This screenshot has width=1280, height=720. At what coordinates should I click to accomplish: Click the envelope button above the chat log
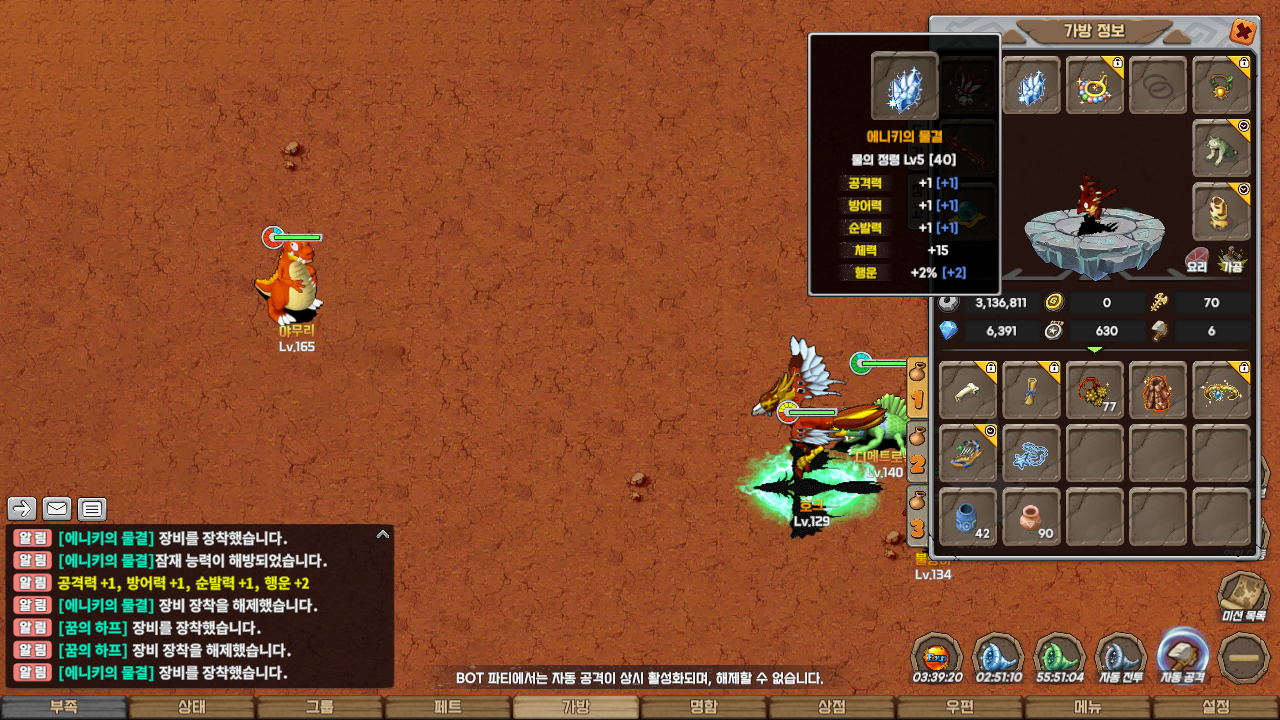[57, 509]
